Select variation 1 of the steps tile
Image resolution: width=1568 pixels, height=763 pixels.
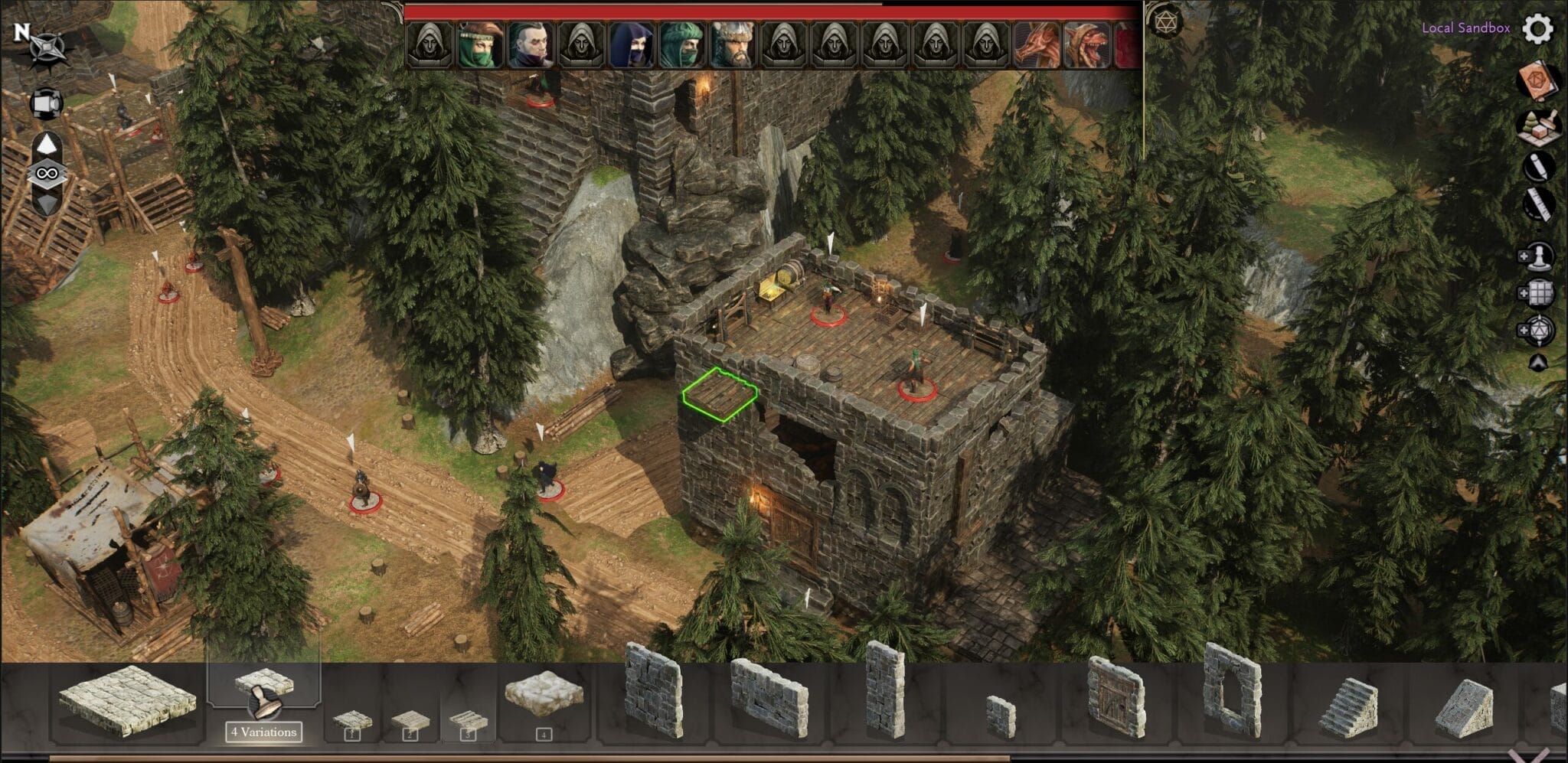351,719
